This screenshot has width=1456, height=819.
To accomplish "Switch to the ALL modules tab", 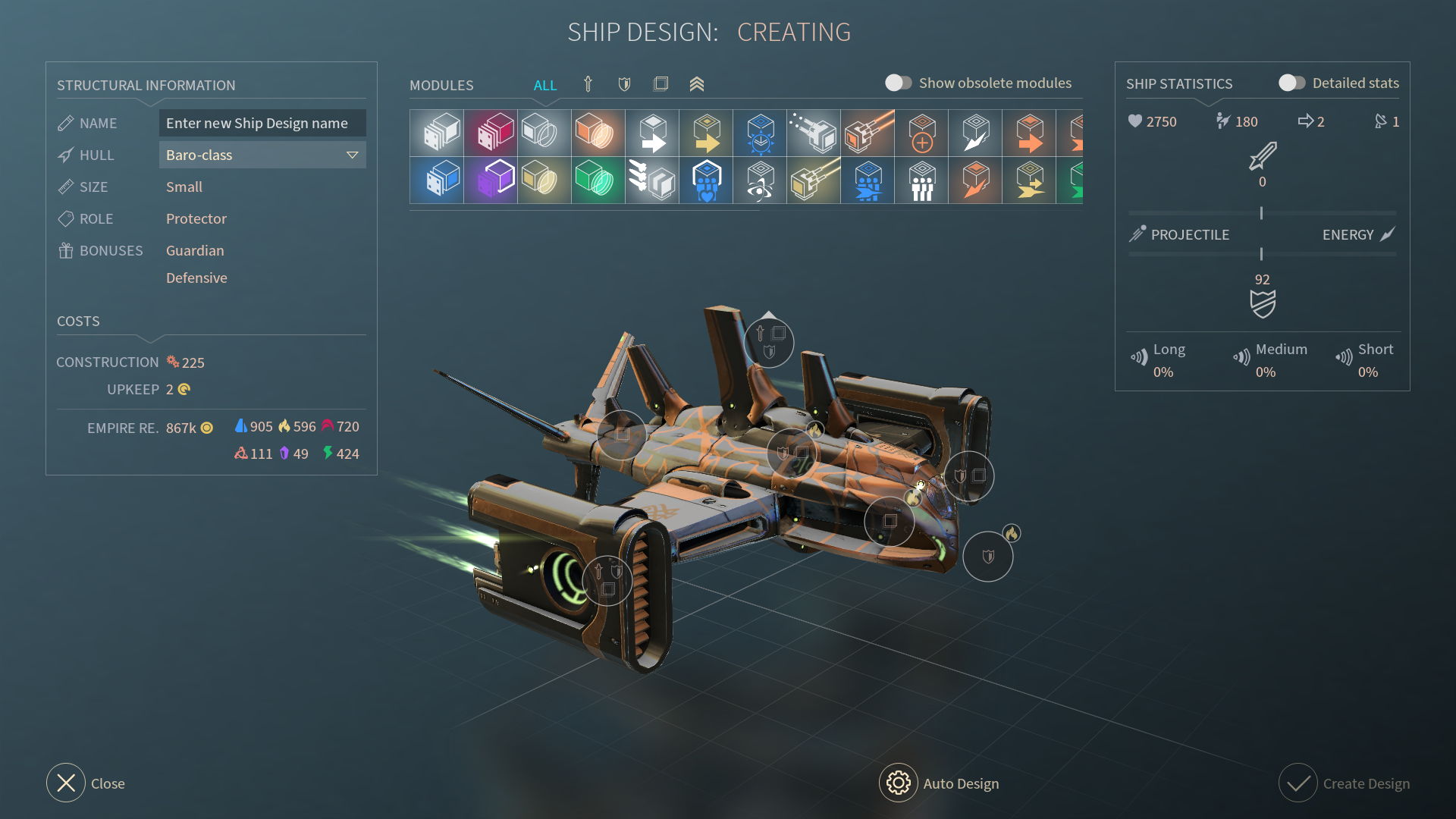I will pyautogui.click(x=544, y=85).
